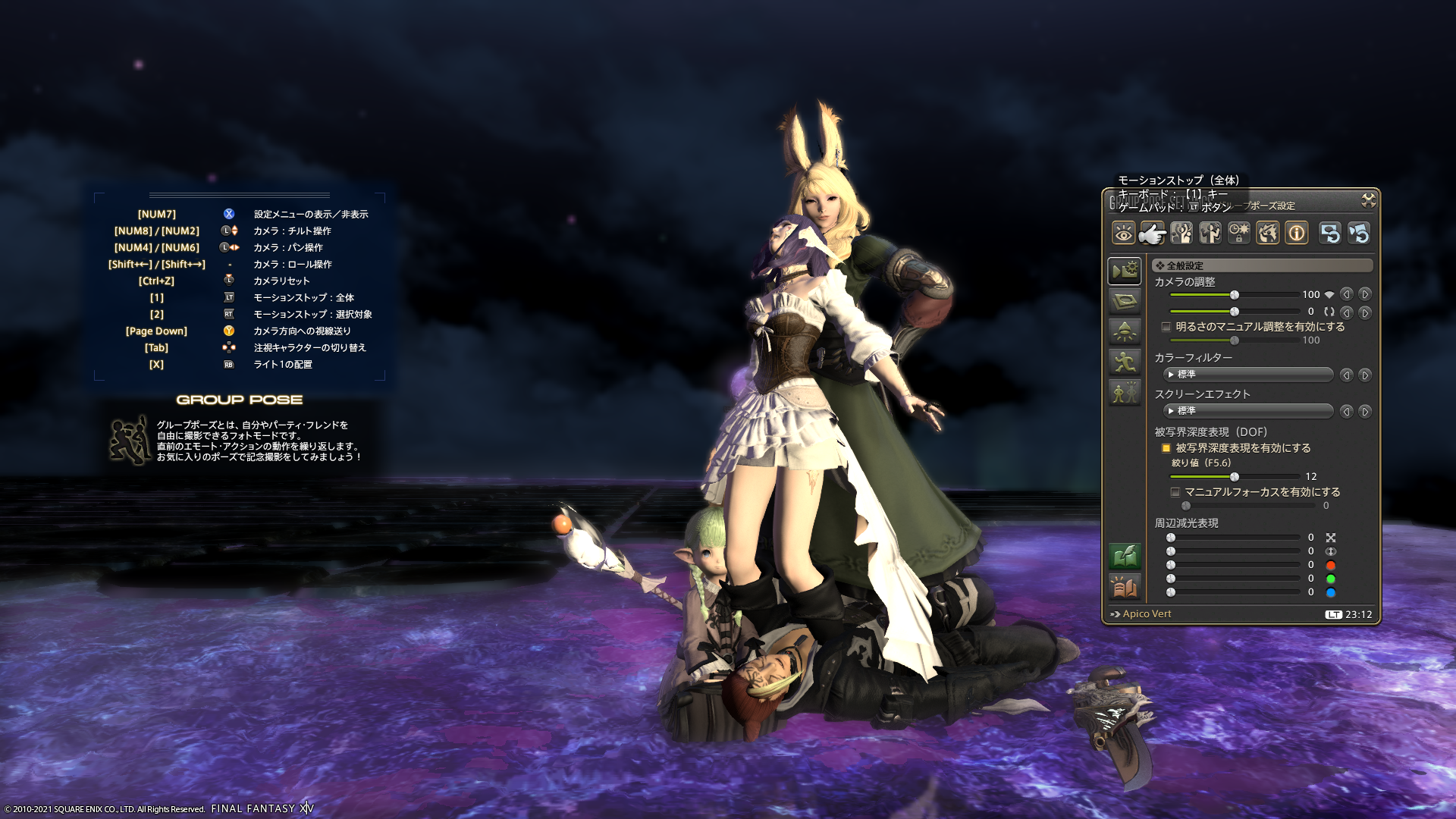Click the eye icon in the top toolbar
The image size is (1456, 819).
pos(1123,233)
